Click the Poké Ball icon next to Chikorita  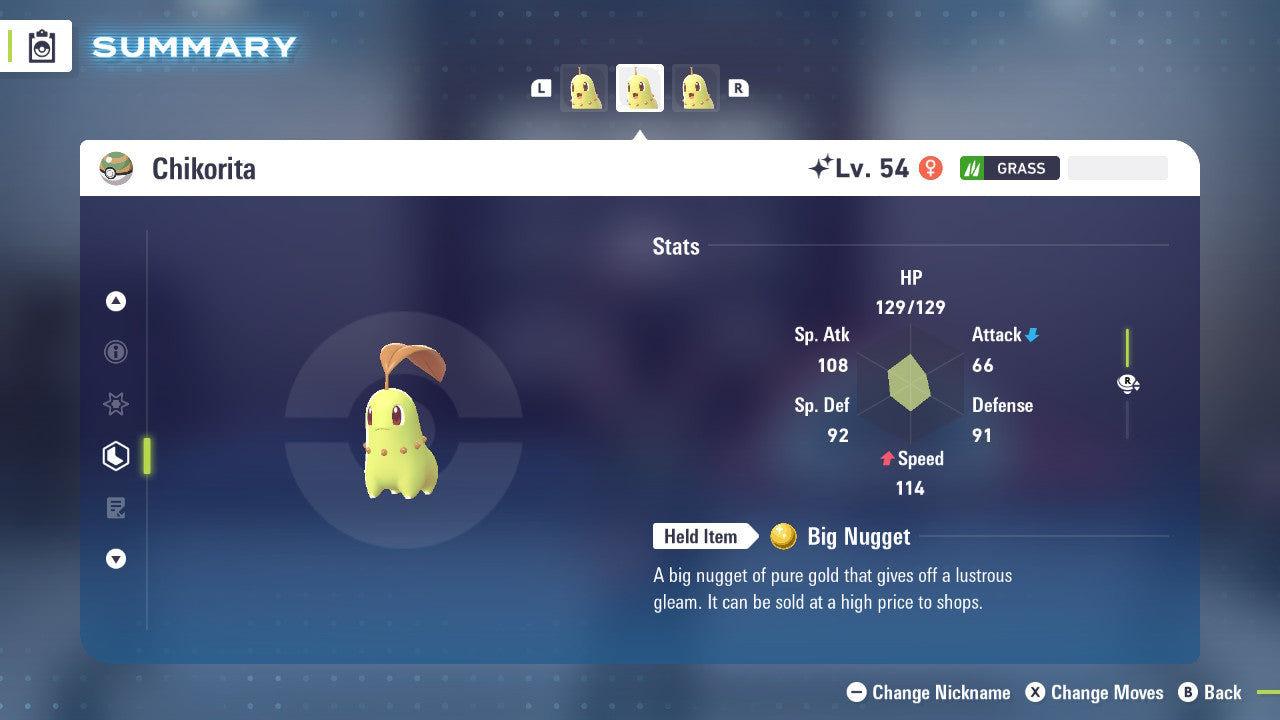coord(115,168)
